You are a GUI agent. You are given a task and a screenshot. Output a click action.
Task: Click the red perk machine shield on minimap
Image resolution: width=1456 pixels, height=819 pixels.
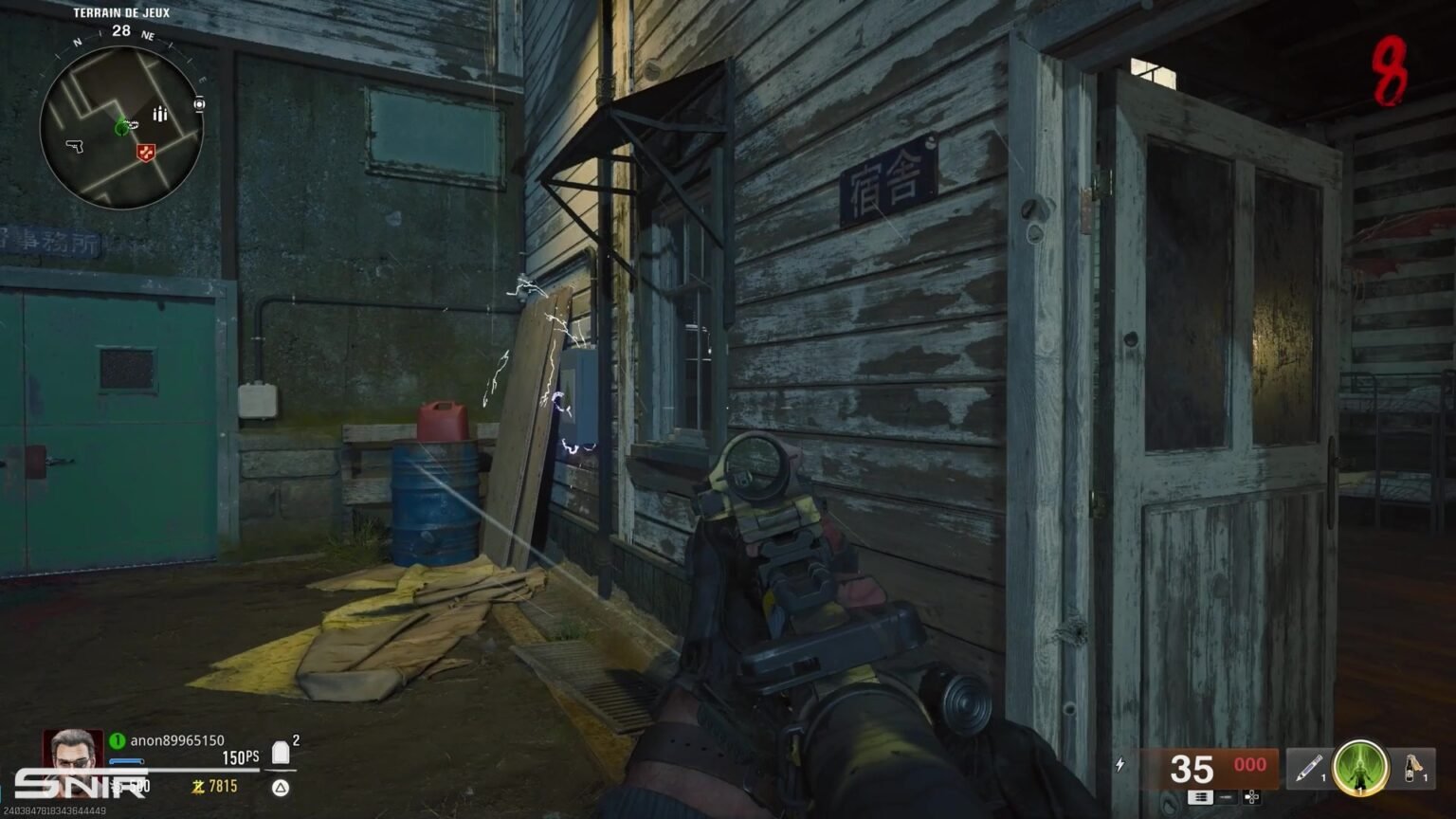(146, 151)
